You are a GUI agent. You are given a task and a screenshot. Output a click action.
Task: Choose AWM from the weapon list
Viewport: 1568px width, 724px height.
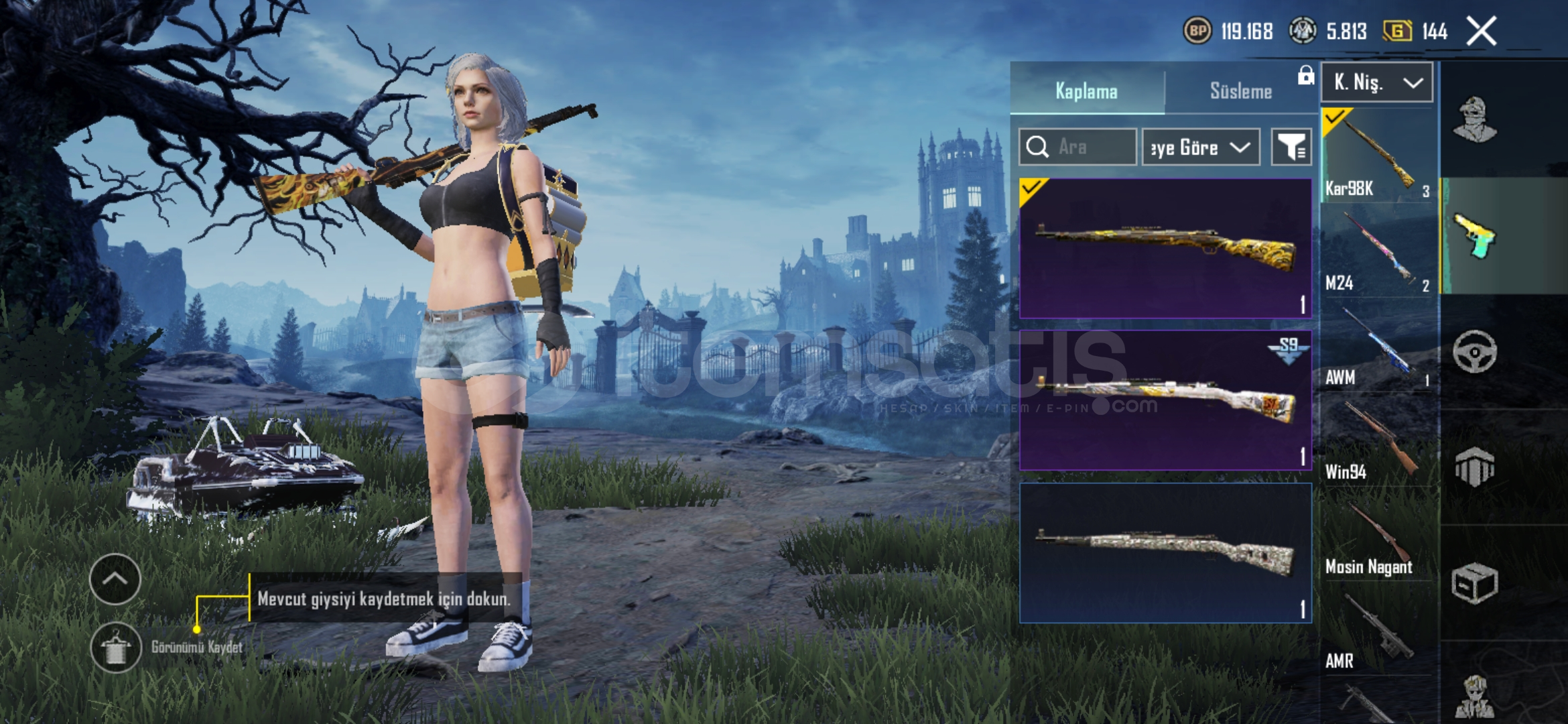[1378, 346]
